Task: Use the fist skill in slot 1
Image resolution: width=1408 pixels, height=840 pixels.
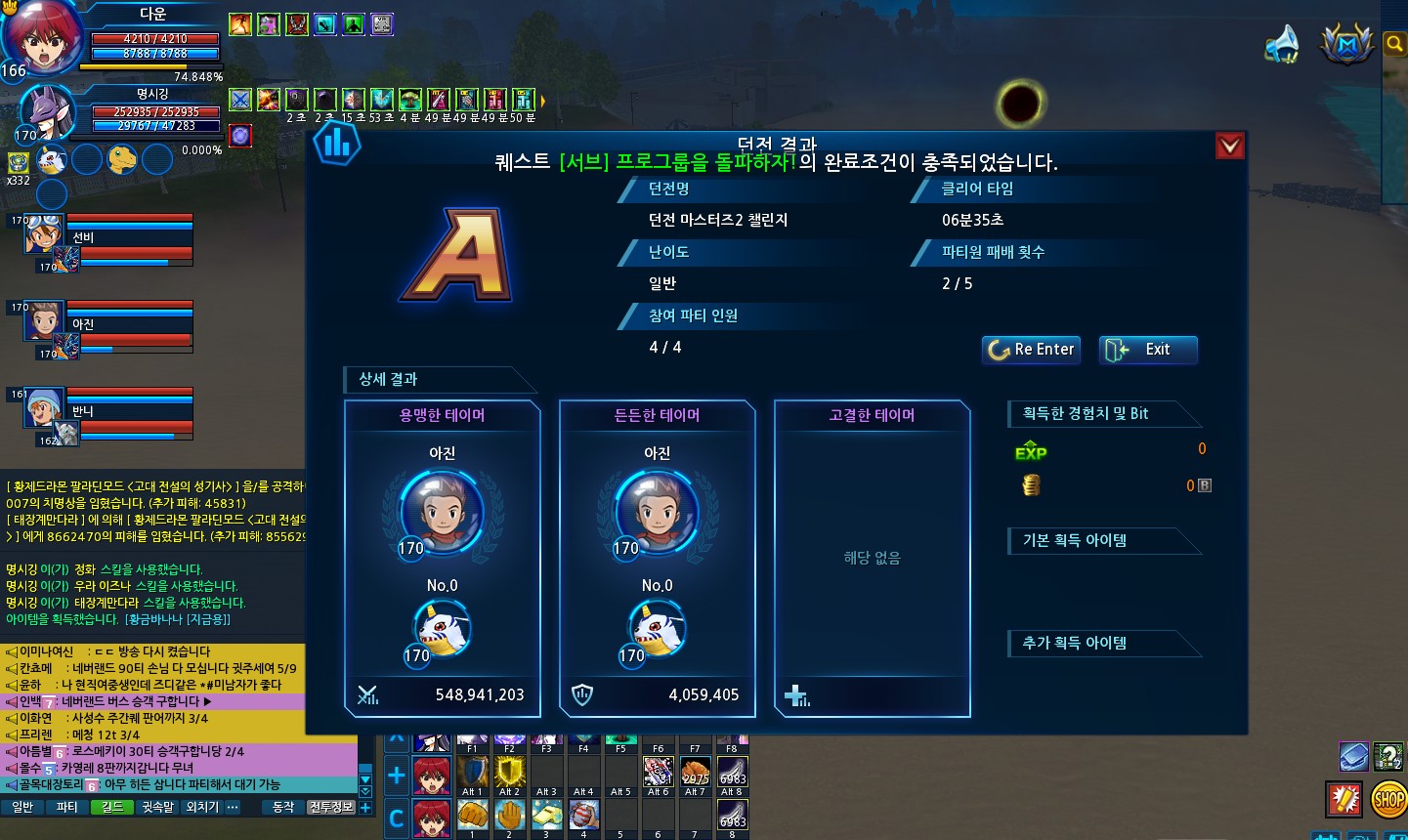Action: coord(472,815)
